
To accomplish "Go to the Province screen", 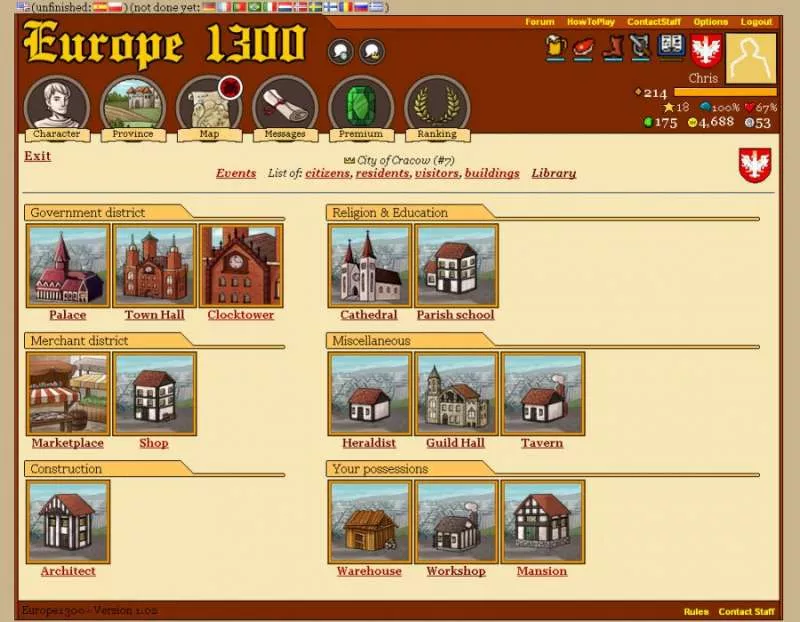I will click(x=133, y=106).
